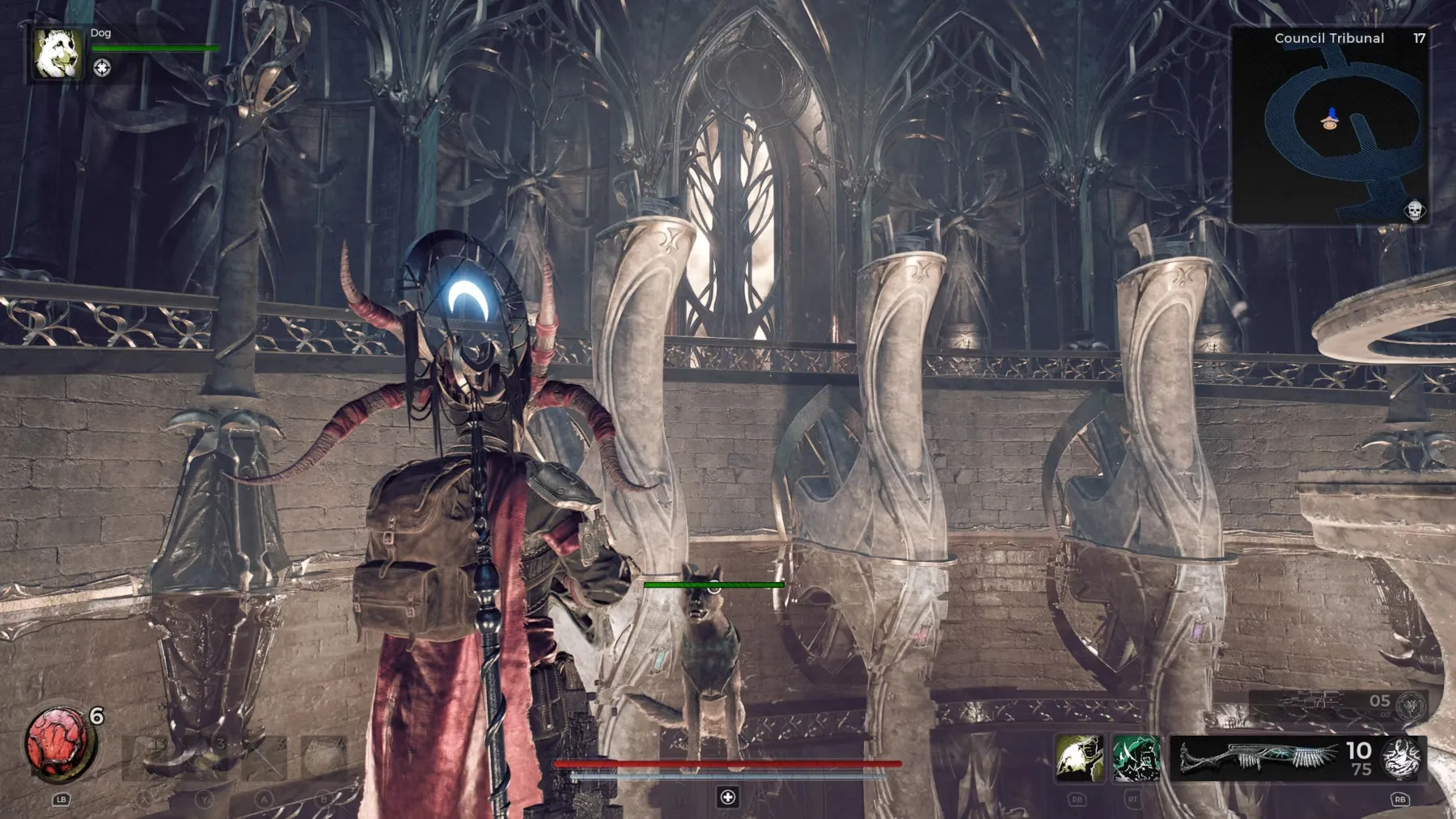Open the Council Tribunal minimap
Image resolution: width=1456 pixels, height=819 pixels.
[x=1331, y=127]
